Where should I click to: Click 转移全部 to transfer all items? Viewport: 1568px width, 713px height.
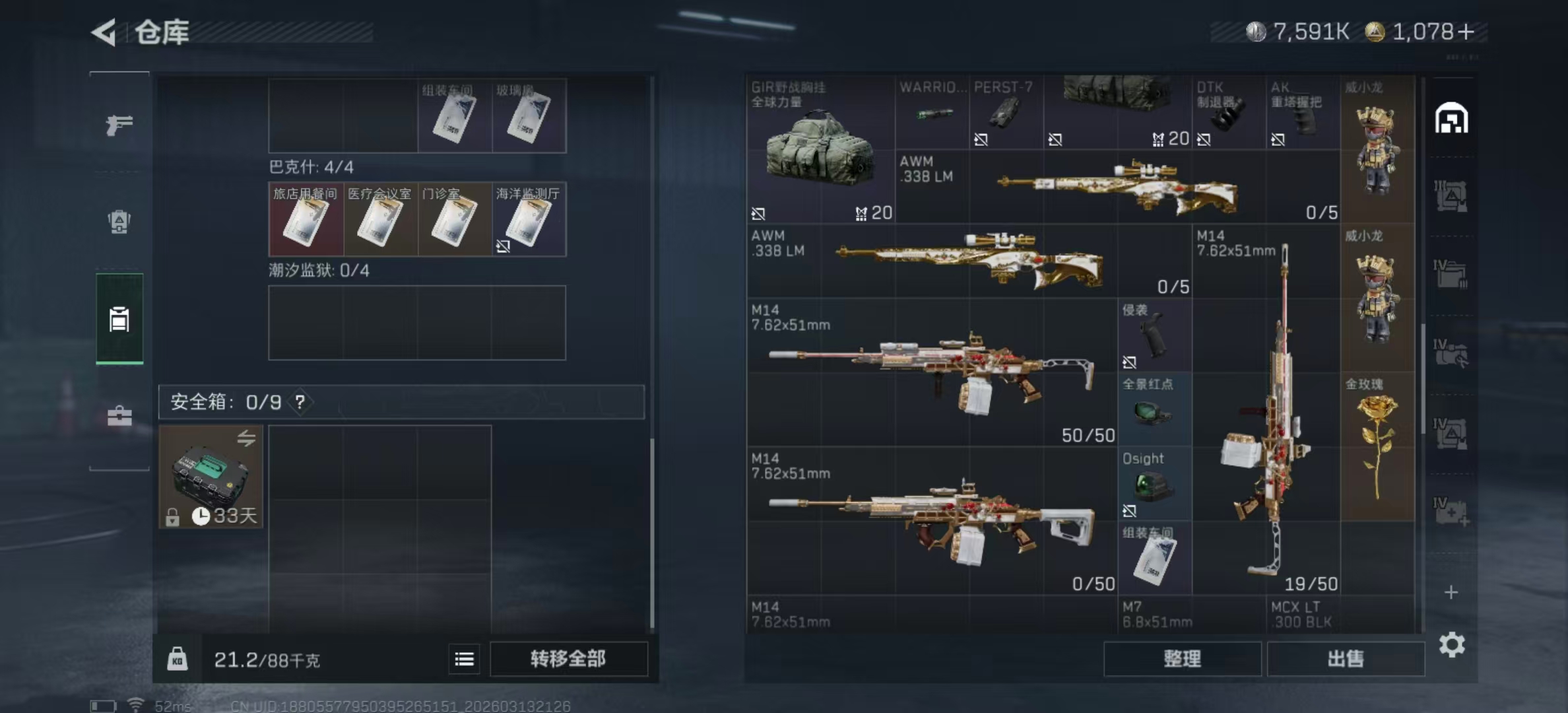pyautogui.click(x=568, y=659)
